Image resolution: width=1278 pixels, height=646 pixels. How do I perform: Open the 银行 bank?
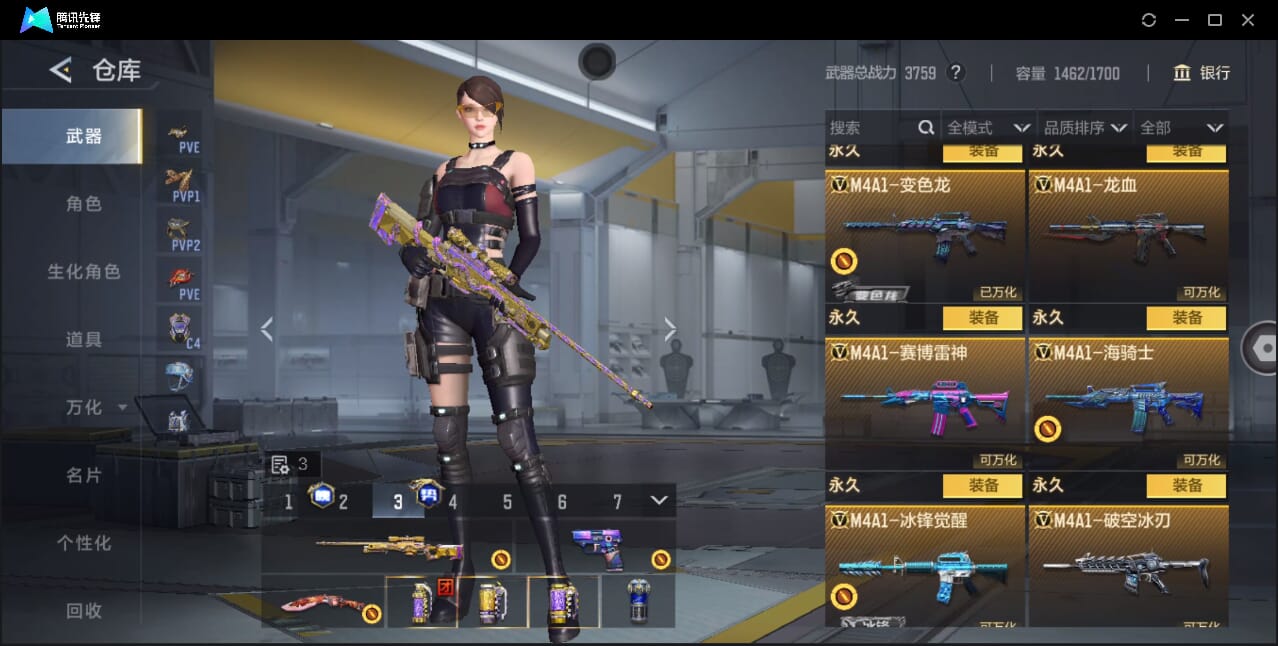pyautogui.click(x=1202, y=73)
